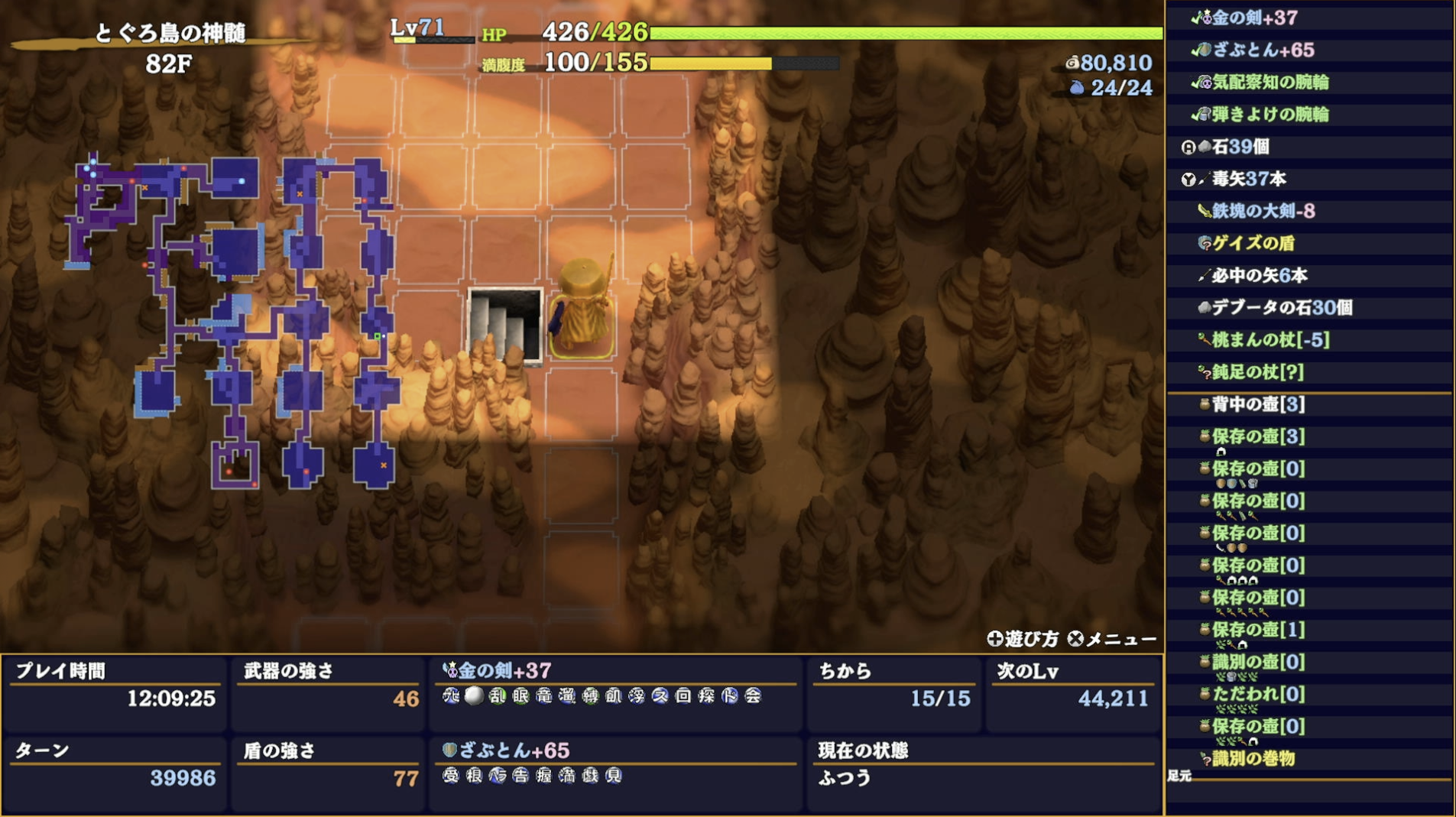
Task: Choose the デブータの石30個 entry
Action: pyautogui.click(x=1281, y=307)
